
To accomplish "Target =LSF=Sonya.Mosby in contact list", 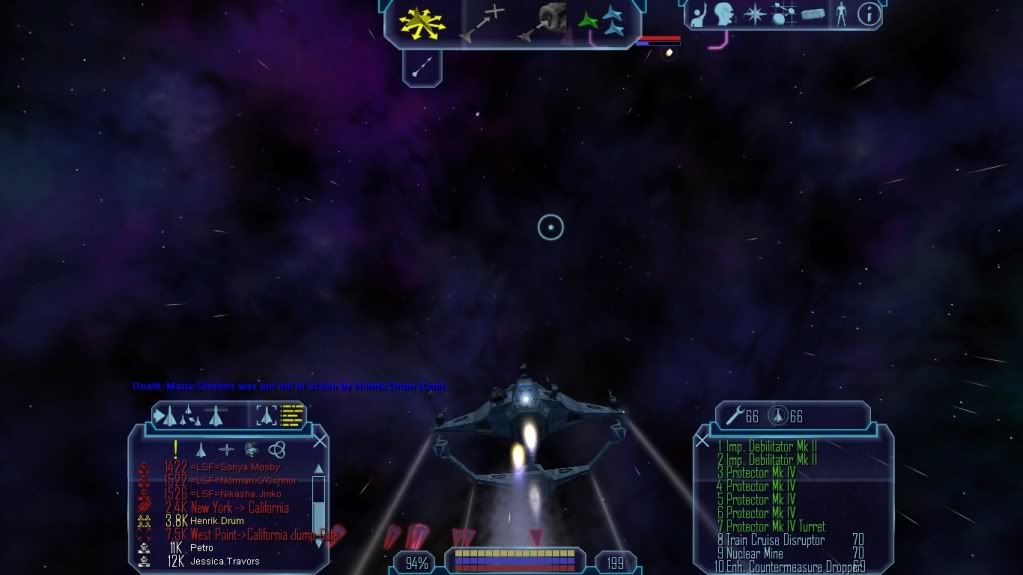I will coord(235,467).
